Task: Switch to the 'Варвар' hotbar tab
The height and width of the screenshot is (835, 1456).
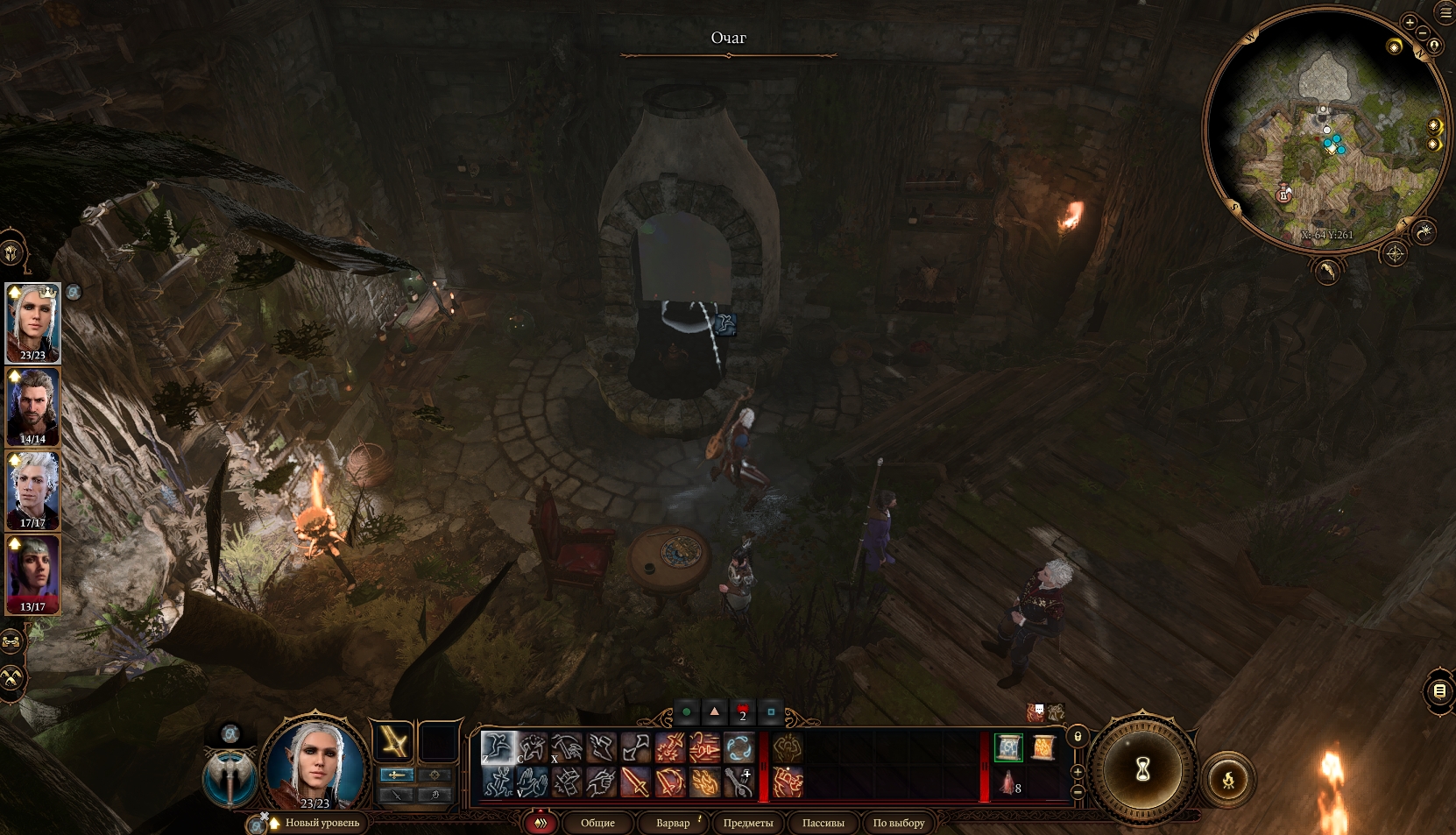Action: point(673,823)
